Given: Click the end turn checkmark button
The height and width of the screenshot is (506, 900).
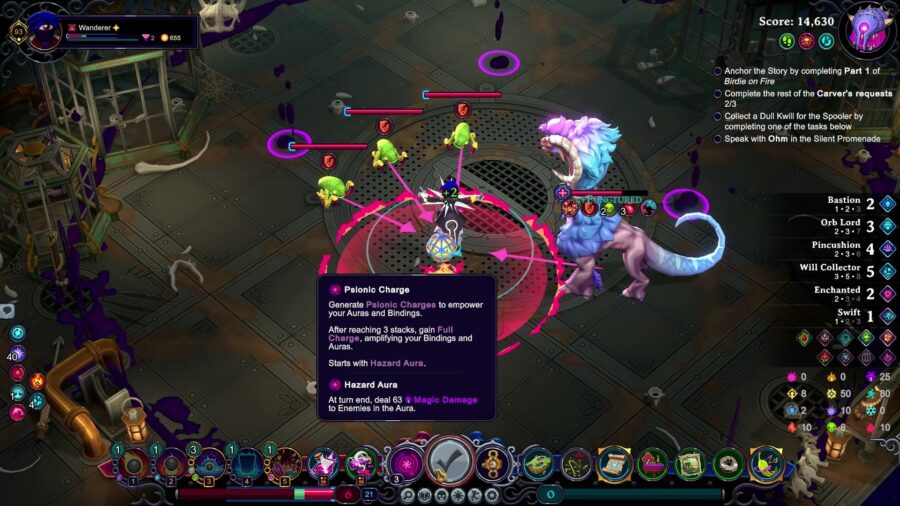Looking at the screenshot, I should click(449, 463).
